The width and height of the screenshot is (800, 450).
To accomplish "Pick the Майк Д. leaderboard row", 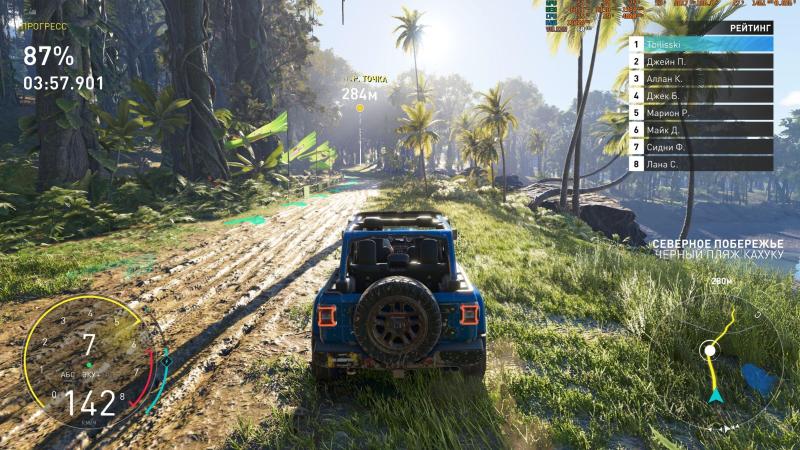I will pos(701,130).
